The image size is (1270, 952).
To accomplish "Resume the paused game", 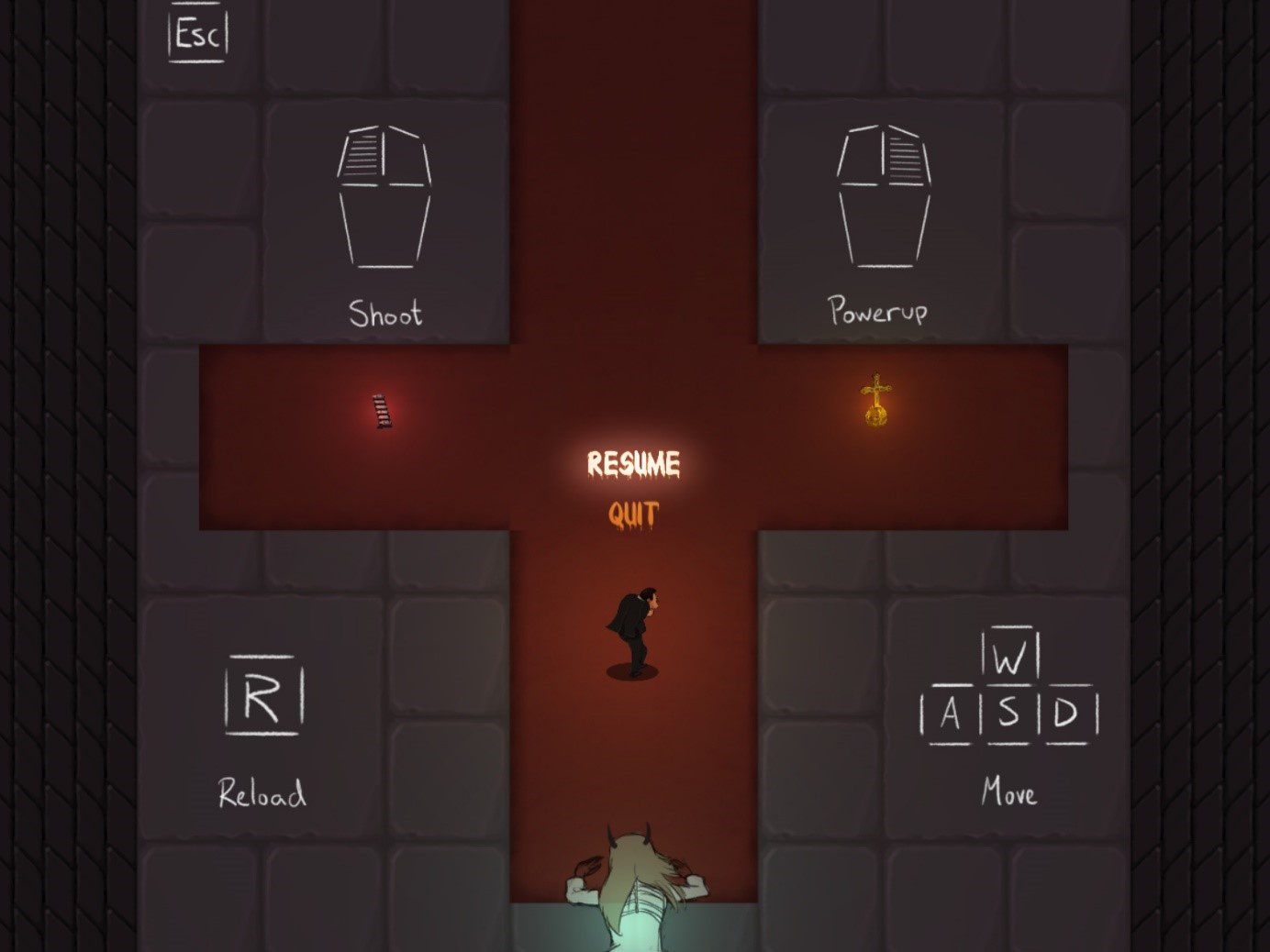I will [x=633, y=464].
